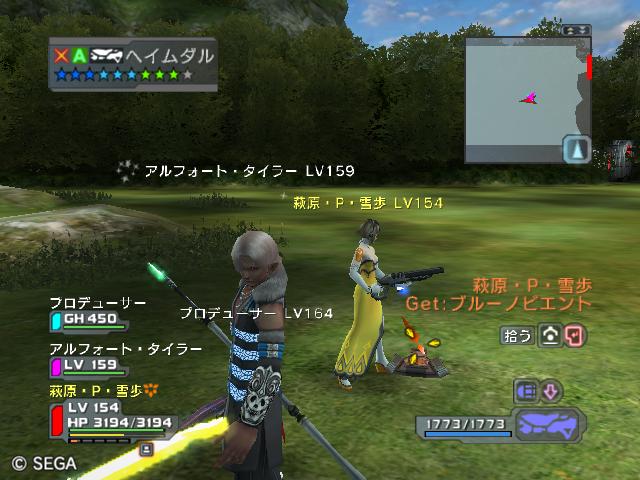Click the pink down-arrow palette icon

click(551, 390)
